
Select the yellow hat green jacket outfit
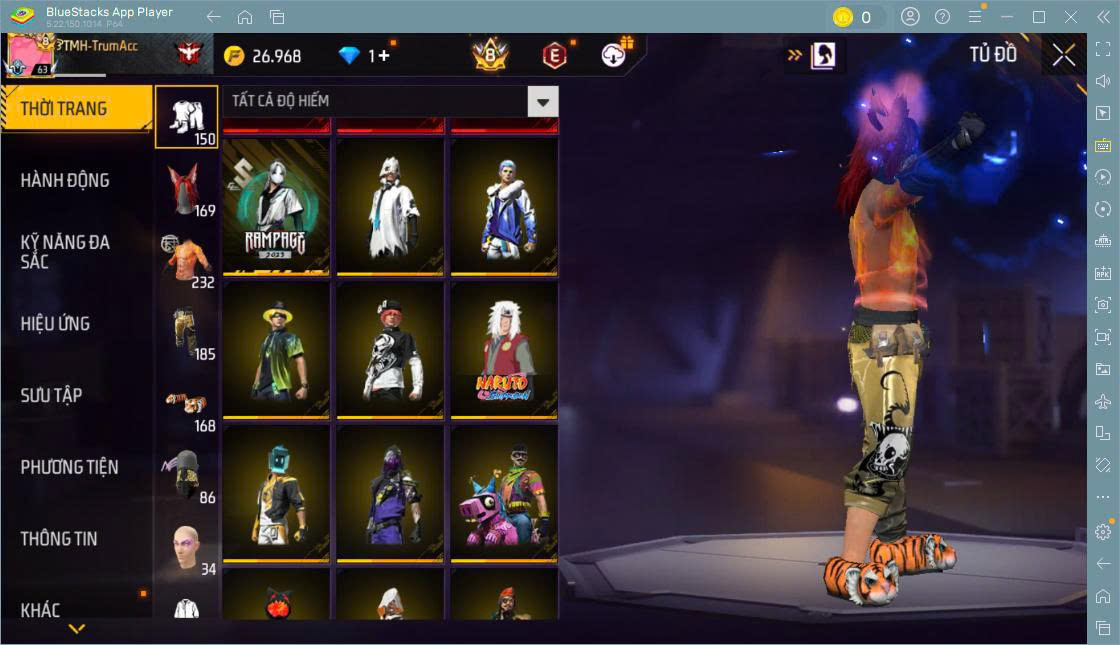point(276,349)
